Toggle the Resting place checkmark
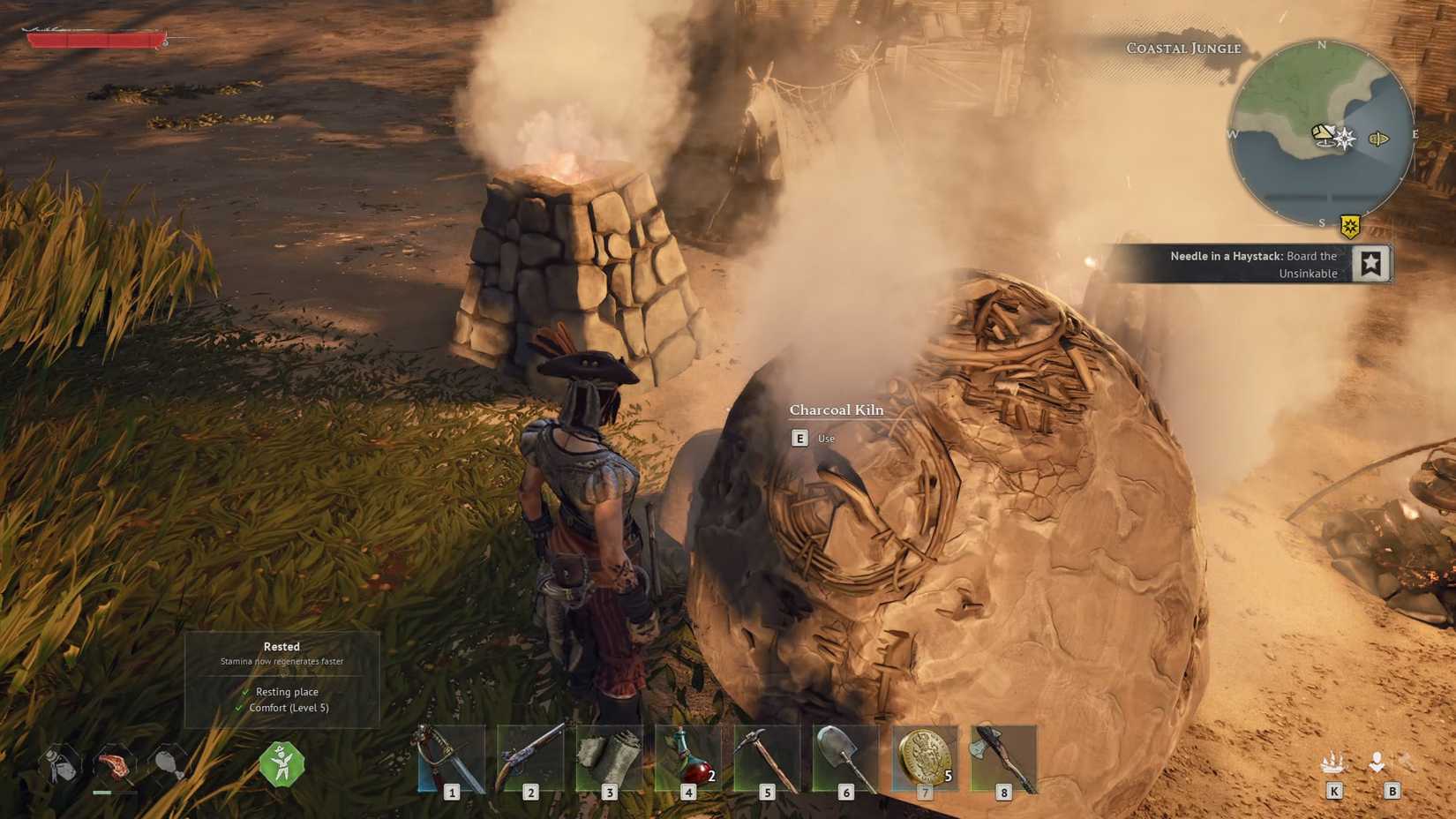Viewport: 1456px width, 819px height. coord(244,692)
